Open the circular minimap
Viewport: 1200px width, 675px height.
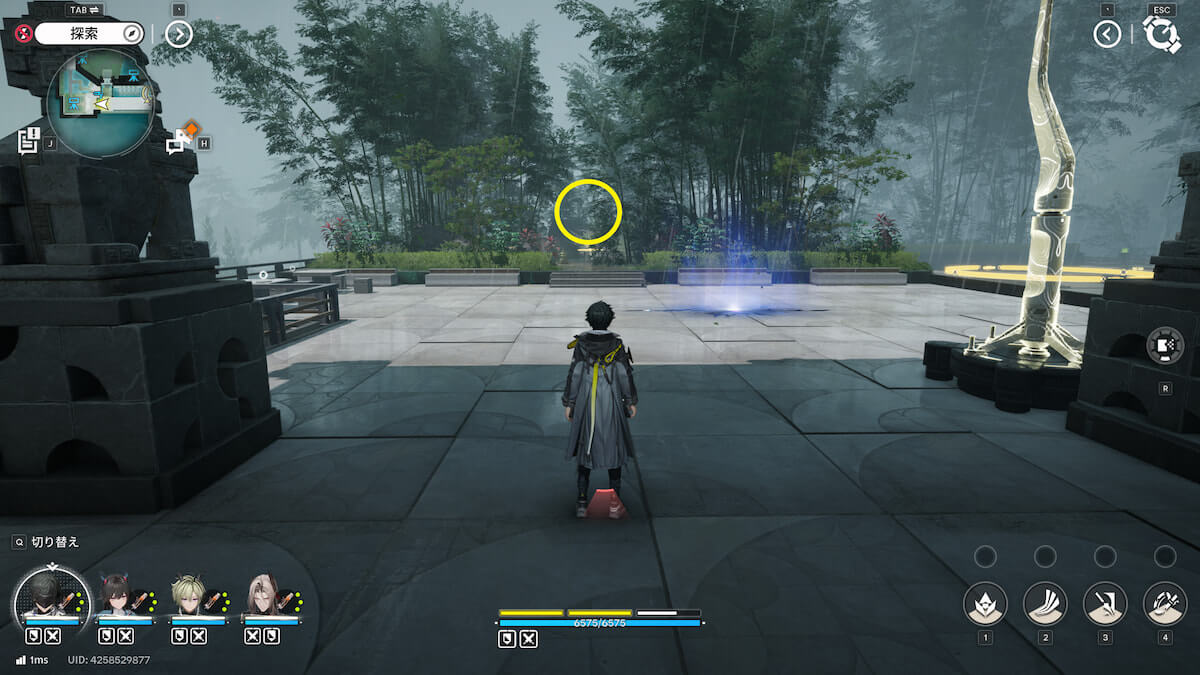[x=100, y=103]
